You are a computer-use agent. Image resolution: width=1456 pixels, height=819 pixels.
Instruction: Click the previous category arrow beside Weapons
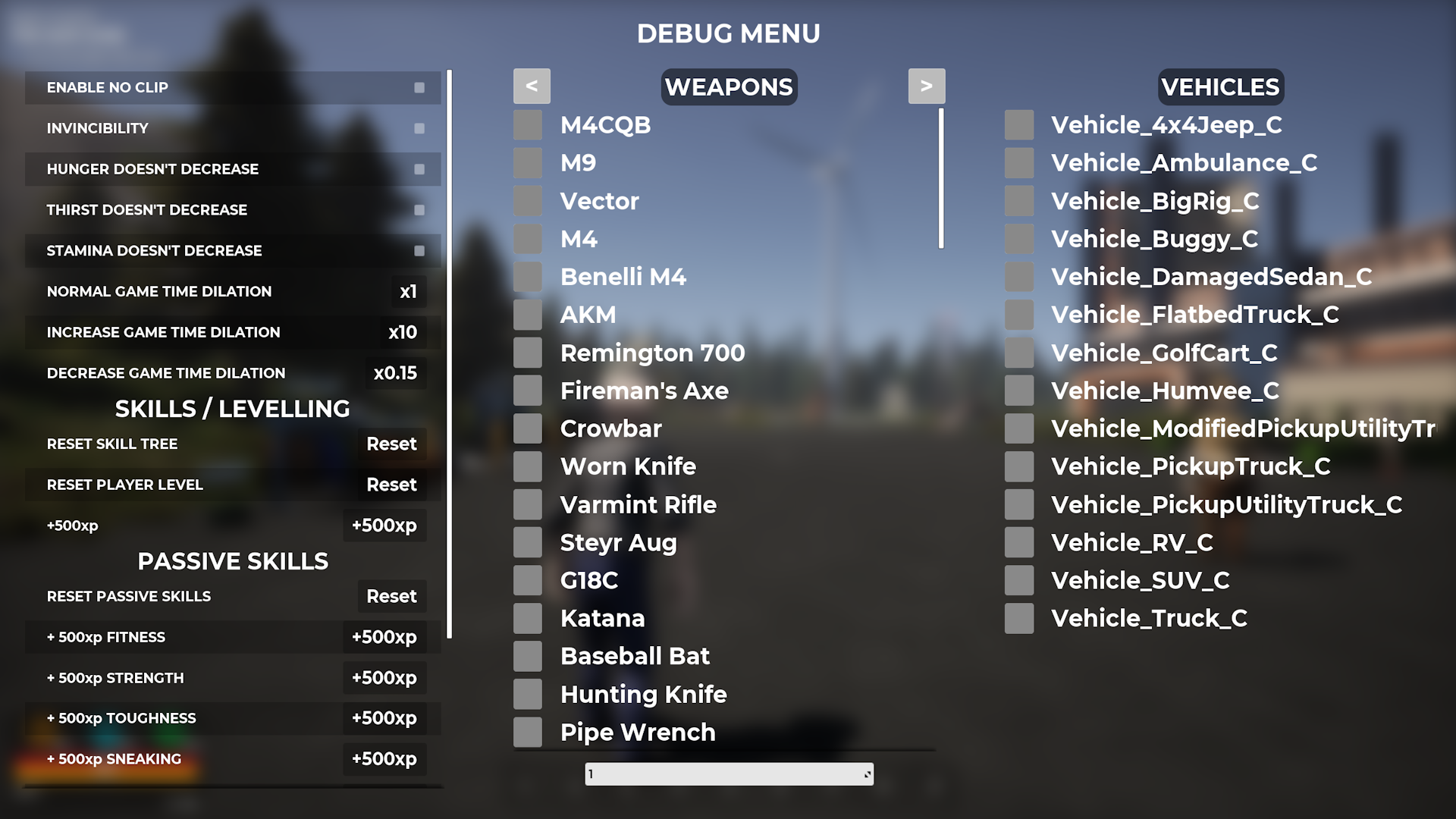tap(532, 86)
